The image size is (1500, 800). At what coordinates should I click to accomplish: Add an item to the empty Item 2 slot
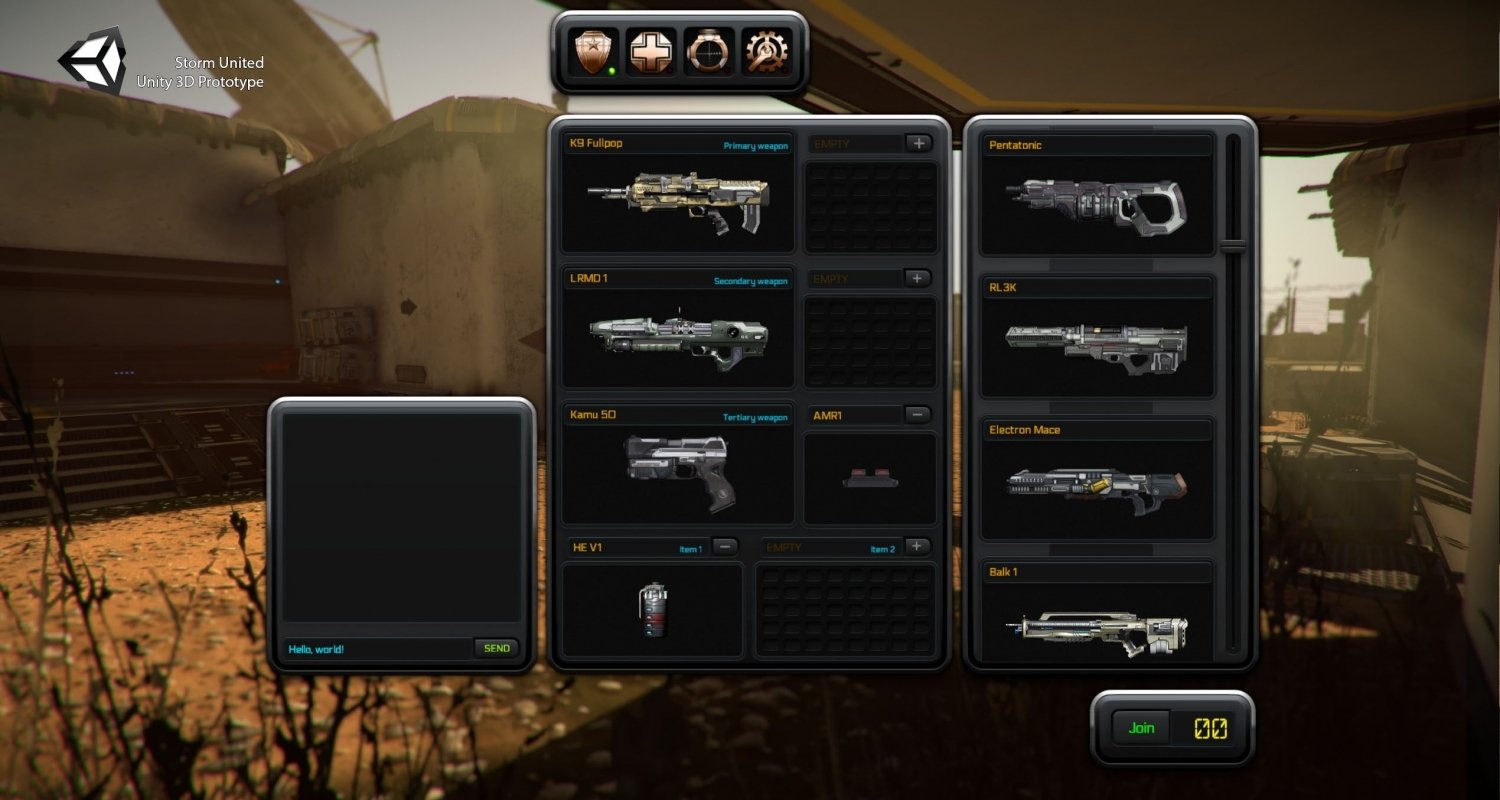tap(919, 547)
